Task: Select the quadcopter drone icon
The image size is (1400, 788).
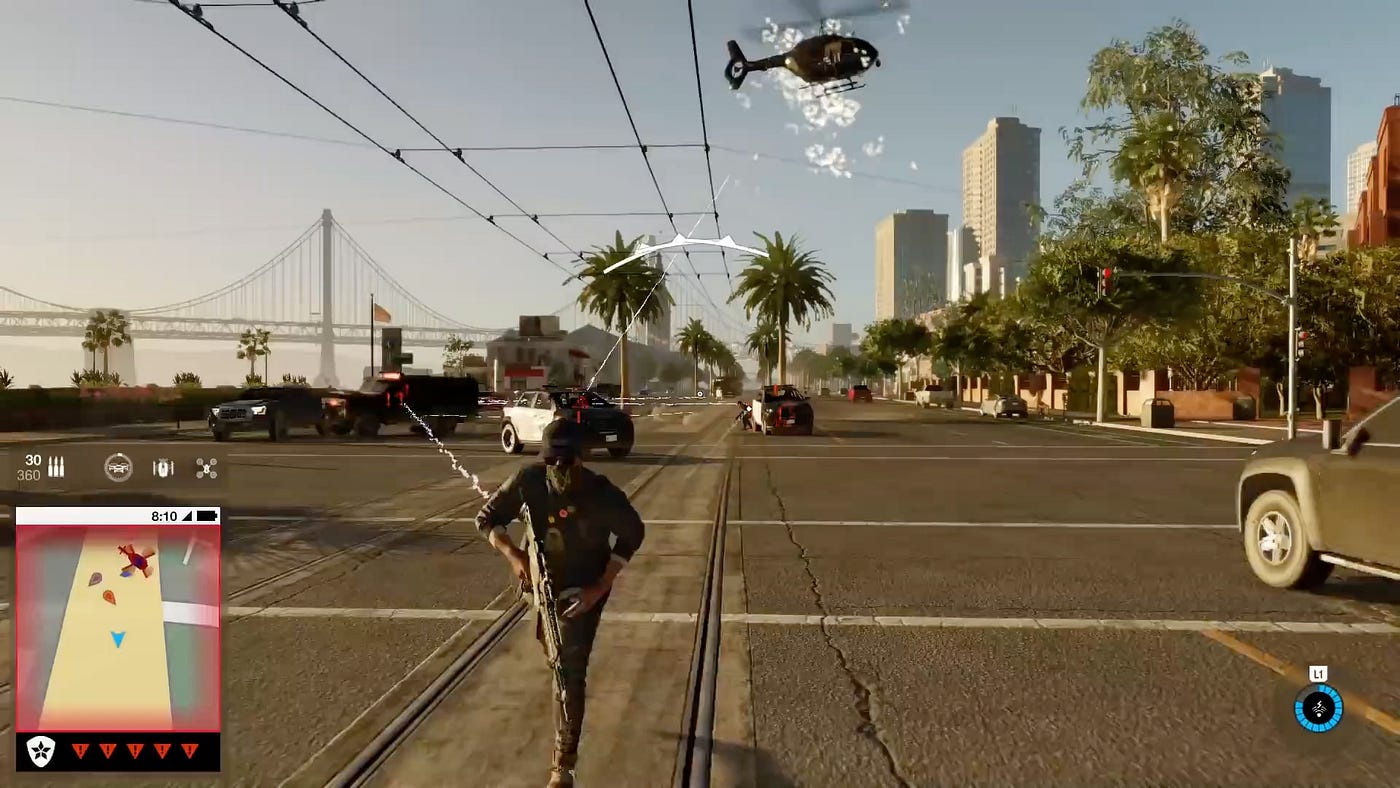Action: (x=205, y=466)
